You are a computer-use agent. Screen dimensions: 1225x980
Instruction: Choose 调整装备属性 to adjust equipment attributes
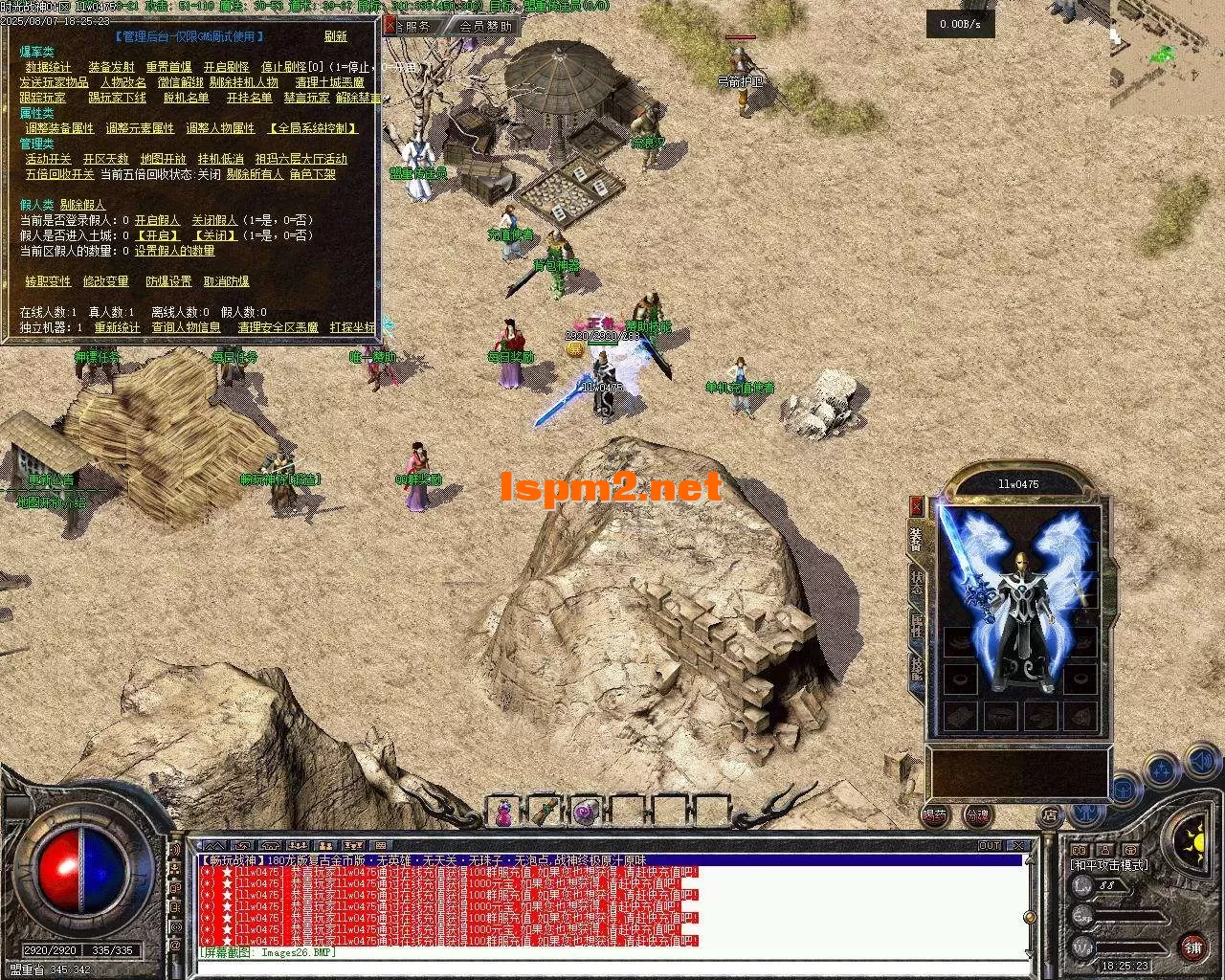pyautogui.click(x=59, y=128)
